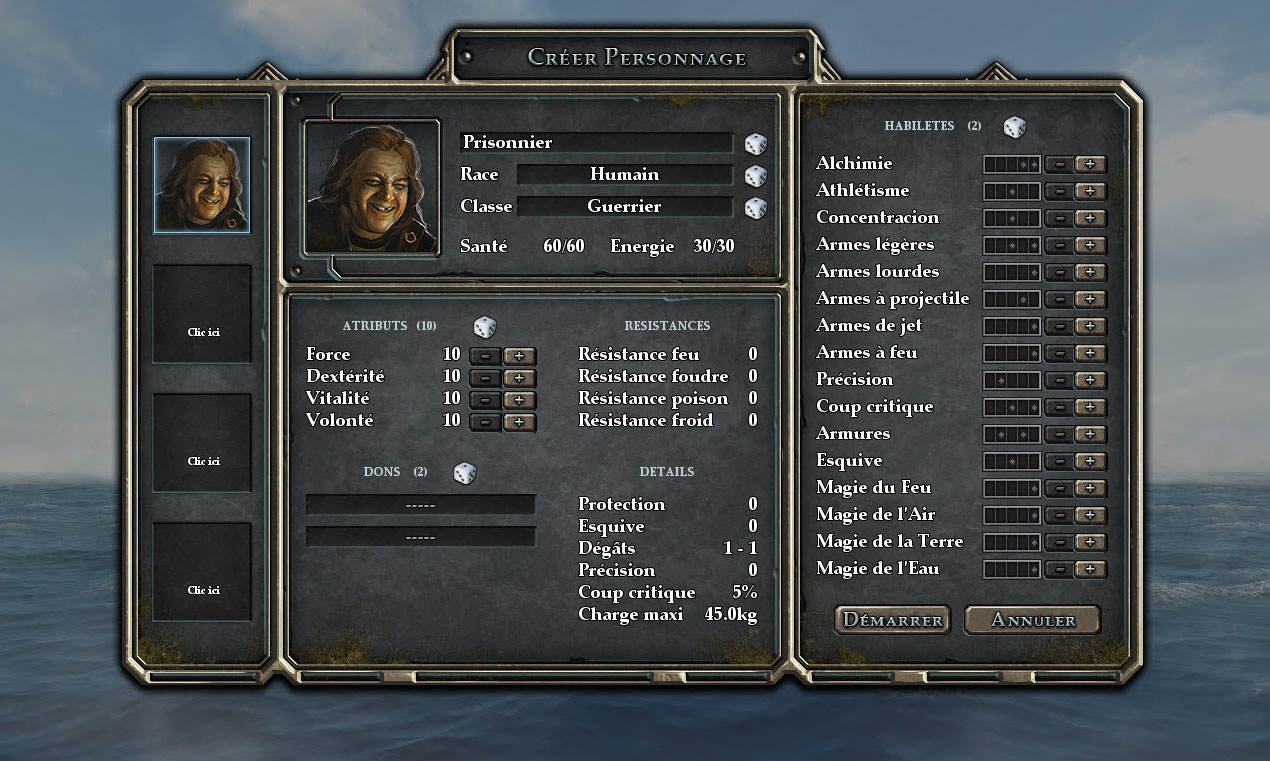Cancel character creation with Annuler

coord(1032,620)
